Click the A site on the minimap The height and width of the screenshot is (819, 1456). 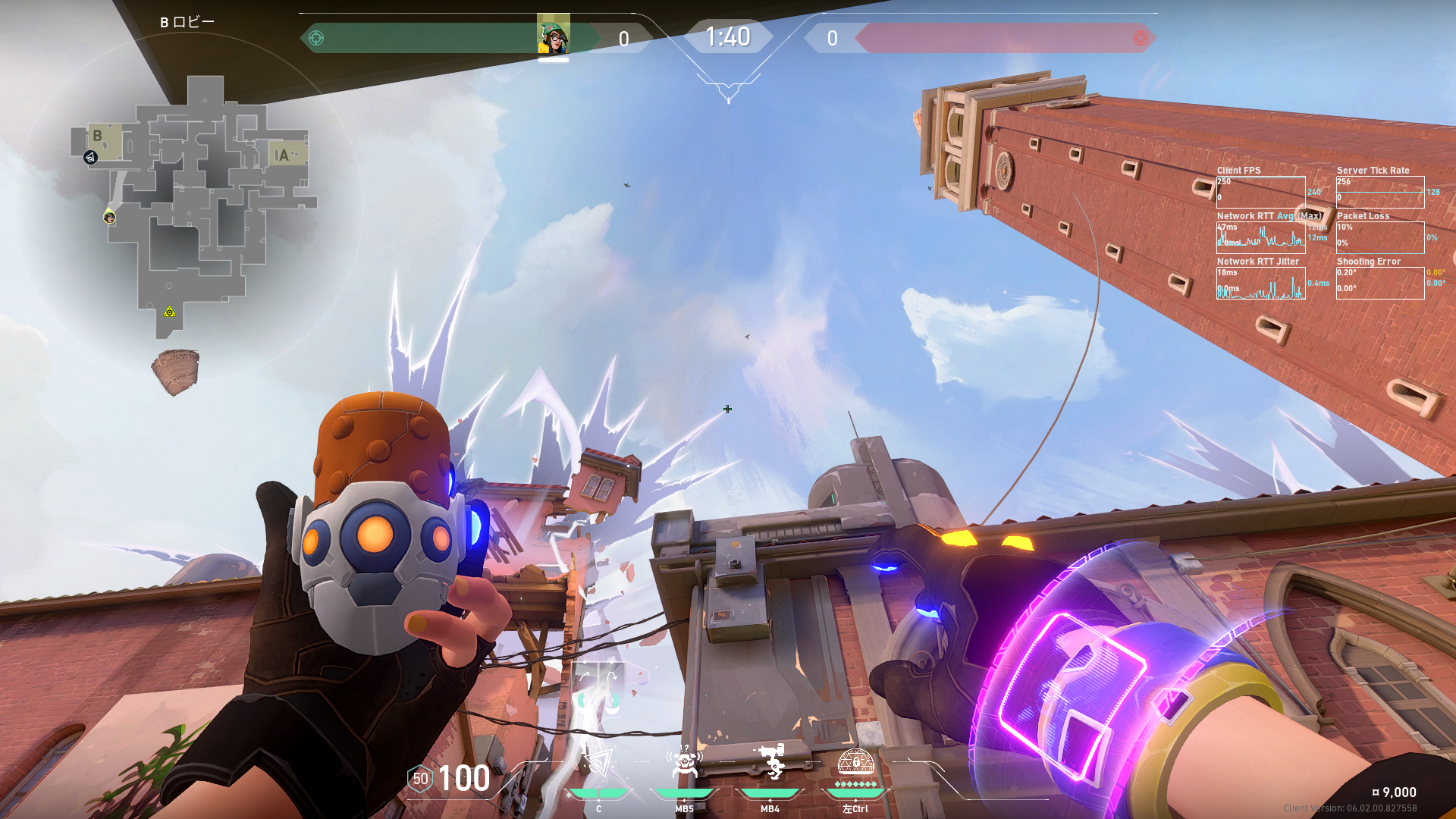click(x=283, y=155)
